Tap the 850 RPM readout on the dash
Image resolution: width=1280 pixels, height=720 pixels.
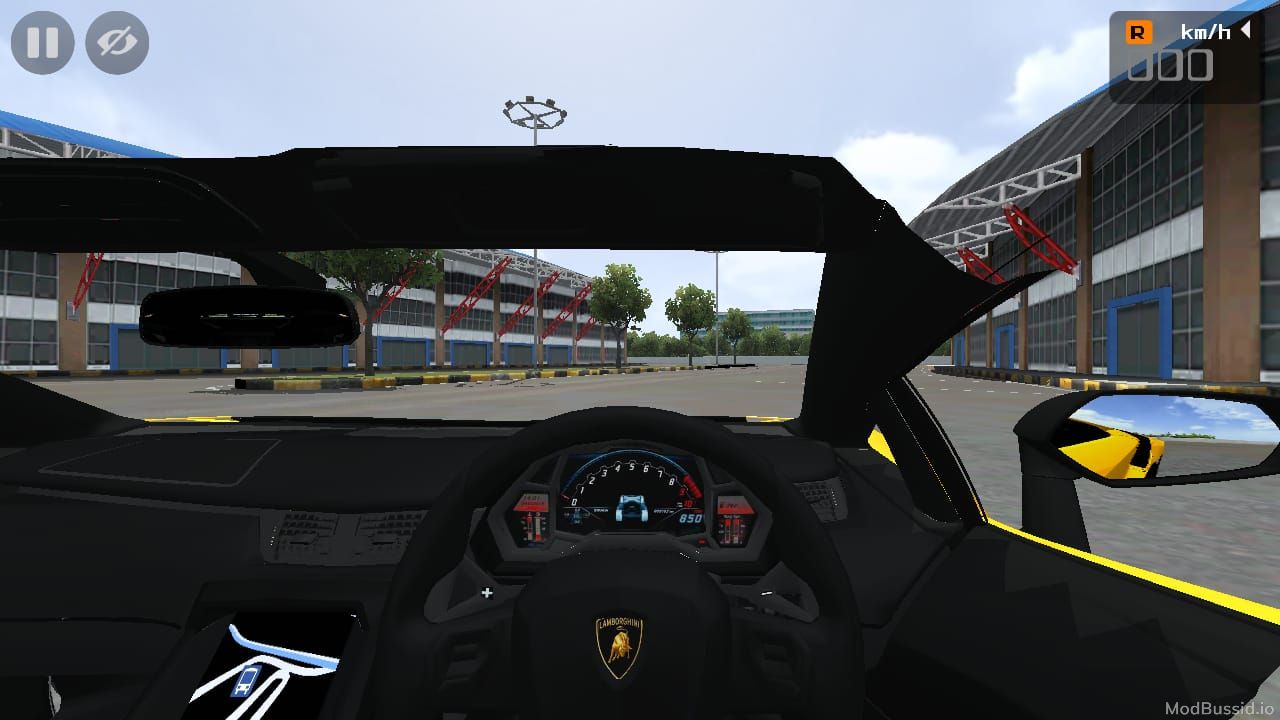[x=692, y=519]
